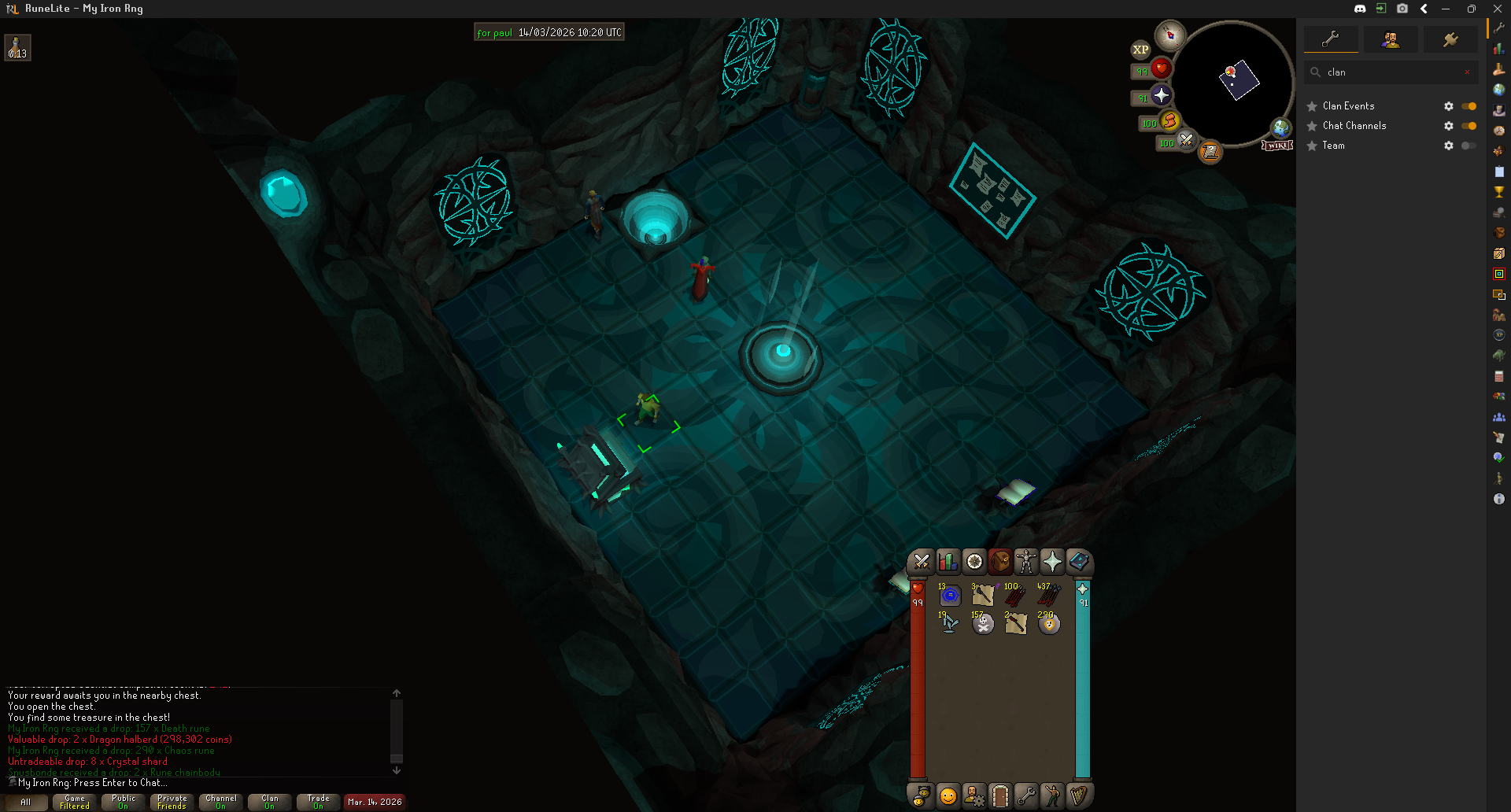
Task: Toggle the XP drops orb
Action: coord(1140,50)
